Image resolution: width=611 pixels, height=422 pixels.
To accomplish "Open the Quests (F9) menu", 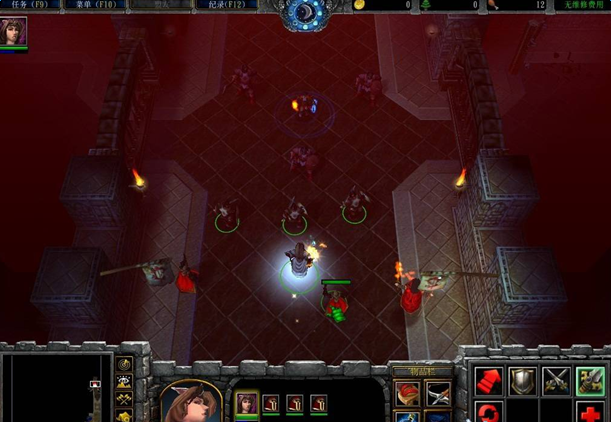I will point(29,5).
